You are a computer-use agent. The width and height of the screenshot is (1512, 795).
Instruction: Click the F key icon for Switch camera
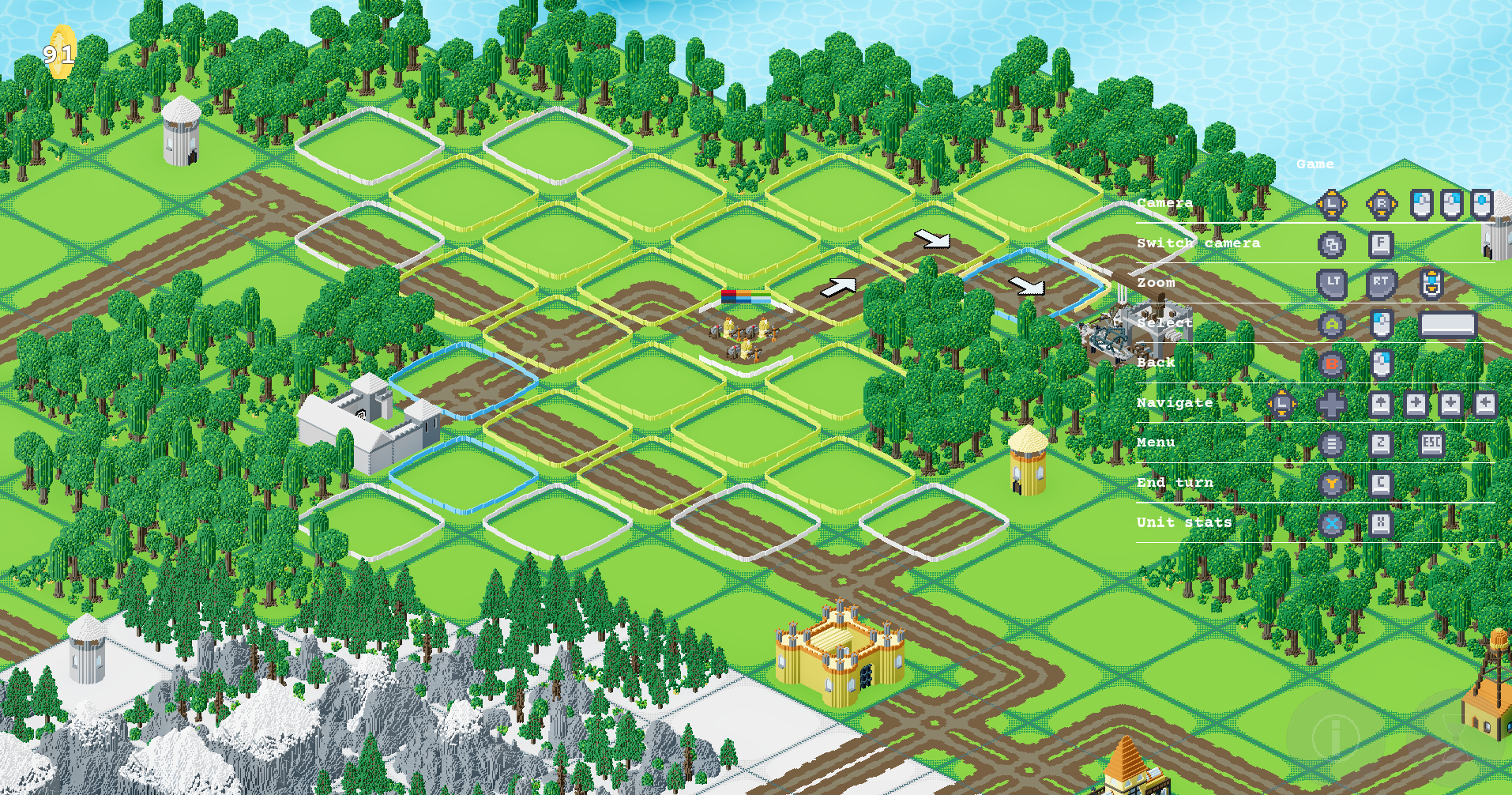point(1382,244)
